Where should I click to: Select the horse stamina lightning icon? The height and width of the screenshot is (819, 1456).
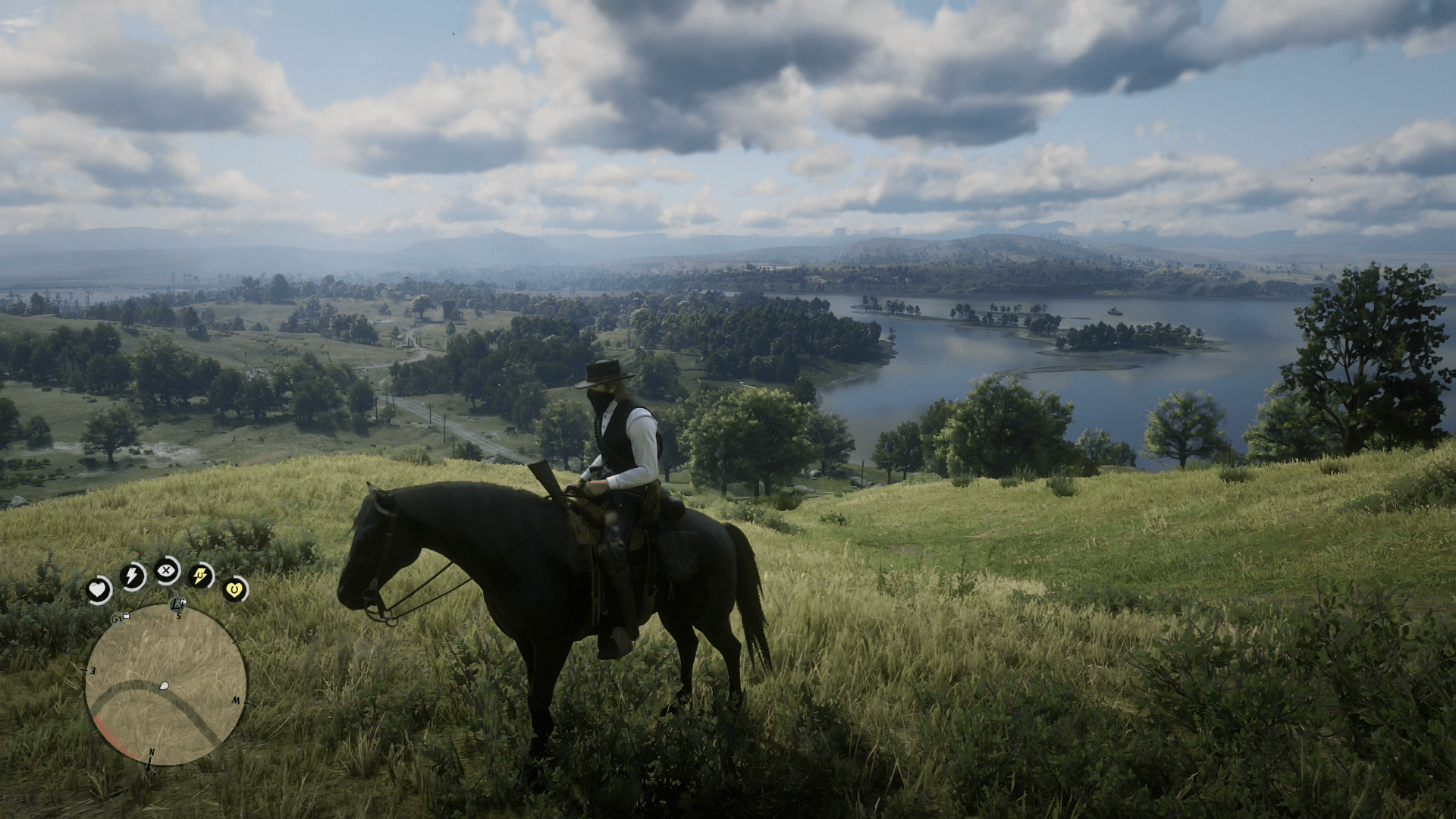(x=199, y=576)
